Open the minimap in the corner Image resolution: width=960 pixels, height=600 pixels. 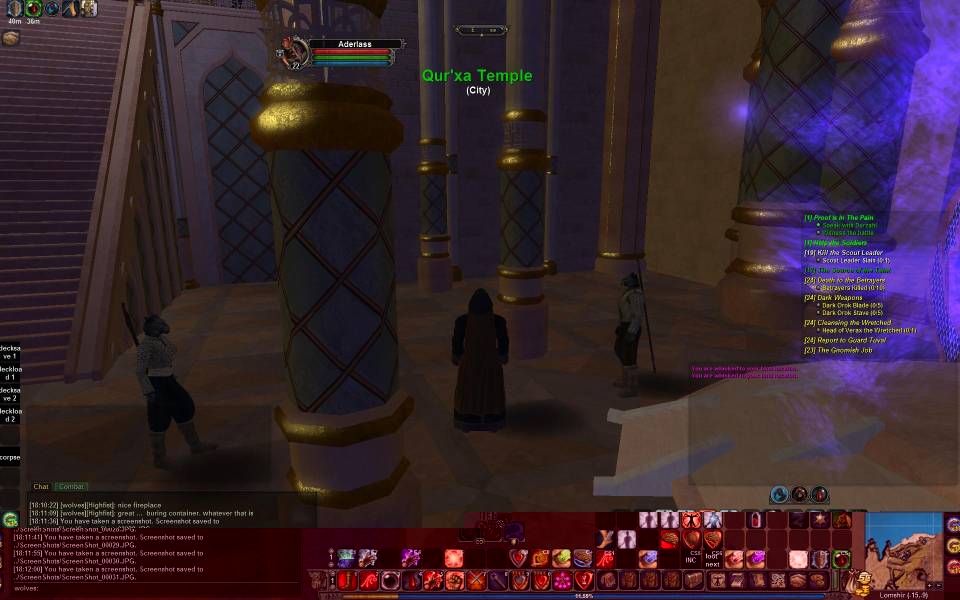pos(902,550)
